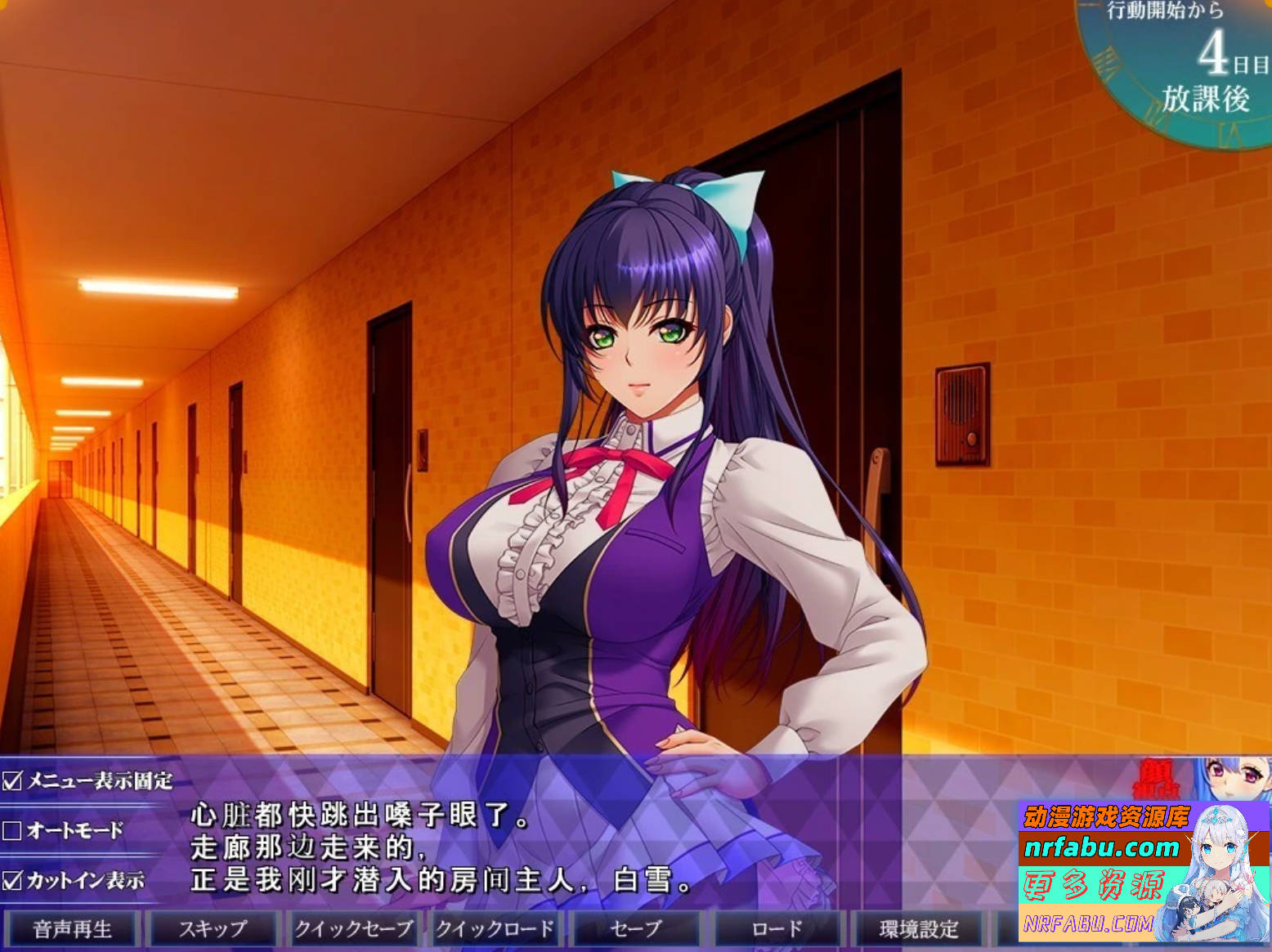Perform a クイックセーブ quick save
Viewport: 1272px width, 952px height.
click(x=353, y=929)
